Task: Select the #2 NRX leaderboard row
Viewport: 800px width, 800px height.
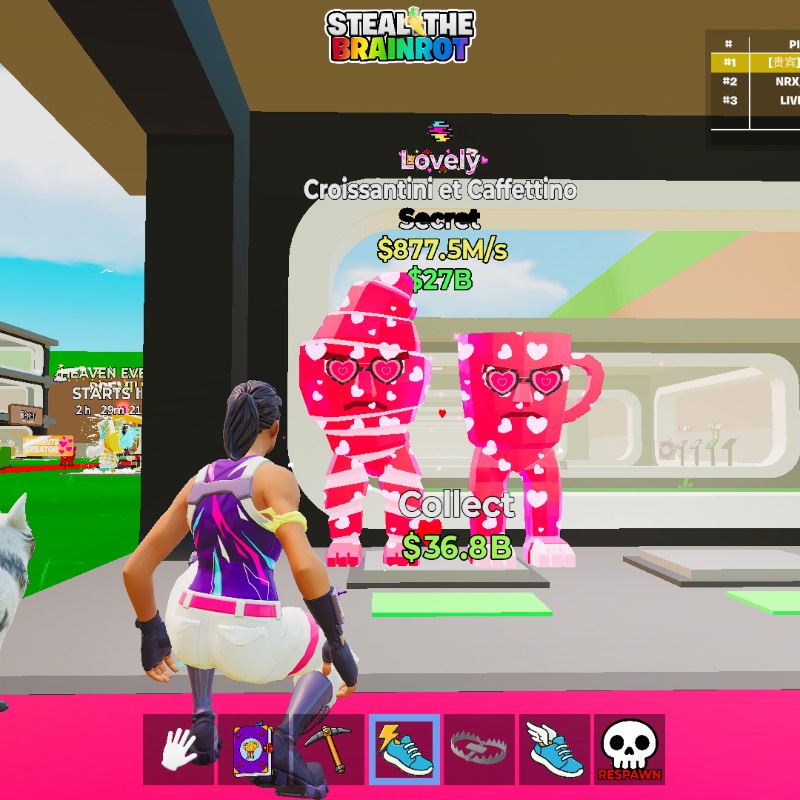Action: (755, 81)
